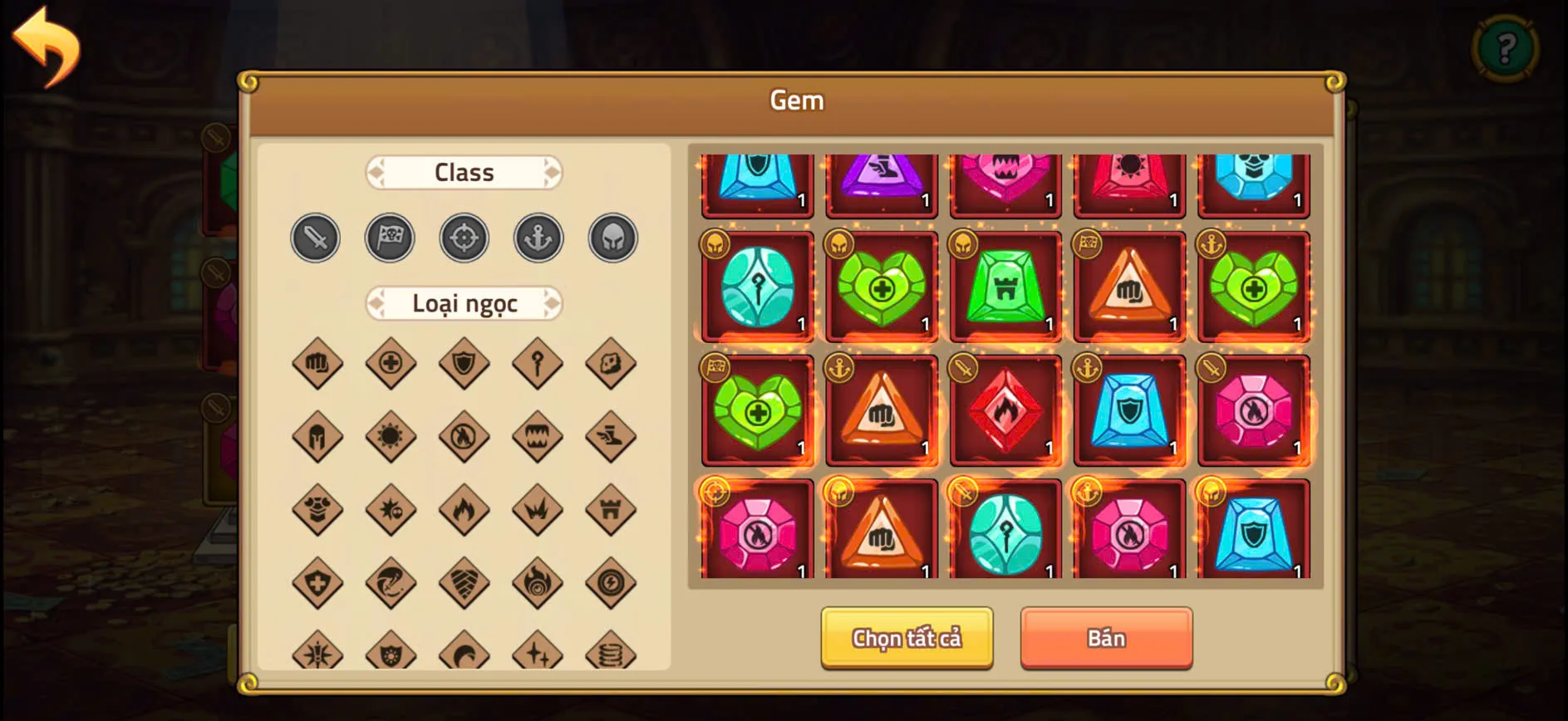Click the Bán sell button
Image resolution: width=1568 pixels, height=721 pixels.
tap(1106, 638)
